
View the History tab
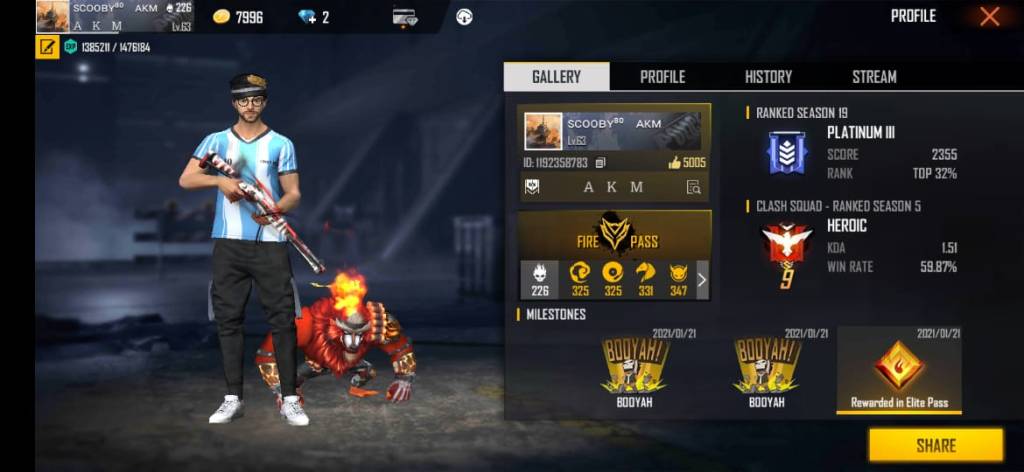(768, 77)
